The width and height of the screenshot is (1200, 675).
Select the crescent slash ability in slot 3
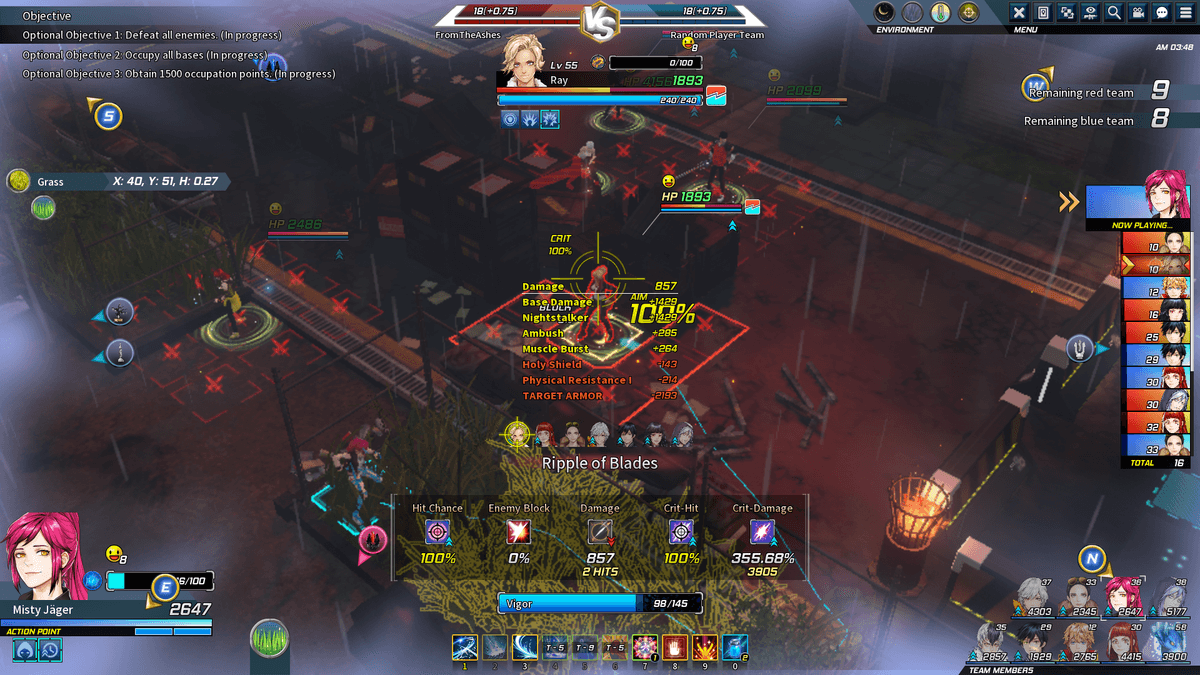[x=524, y=647]
